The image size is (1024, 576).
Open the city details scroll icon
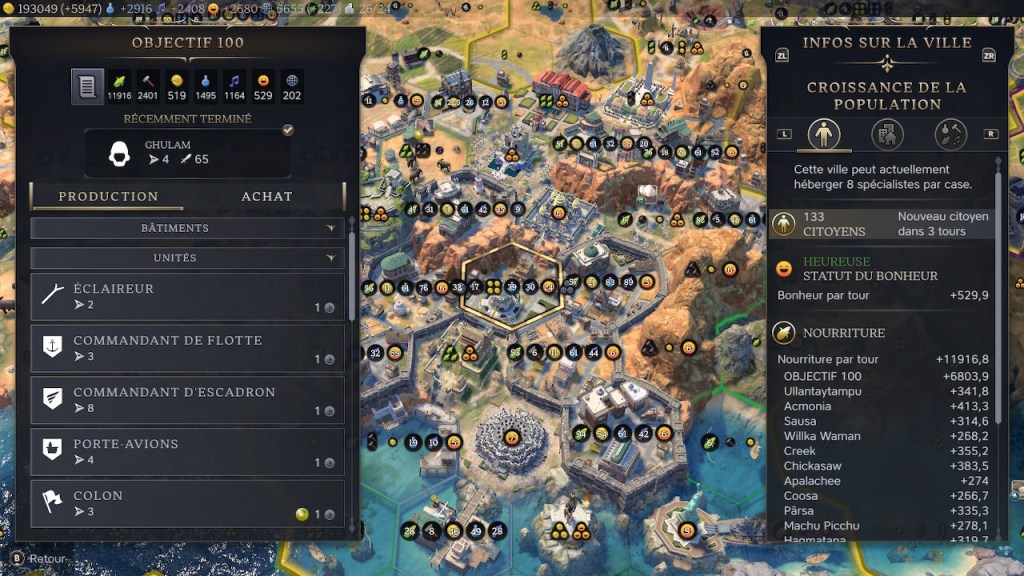87,87
